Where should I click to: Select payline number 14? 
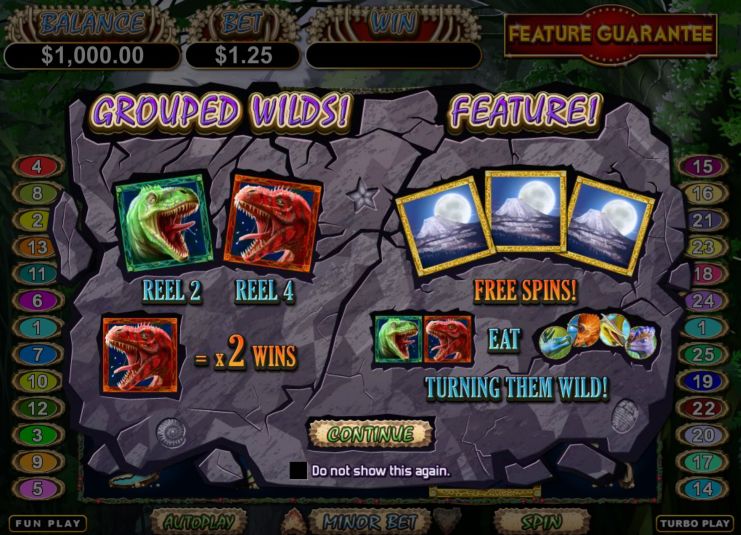[x=703, y=489]
